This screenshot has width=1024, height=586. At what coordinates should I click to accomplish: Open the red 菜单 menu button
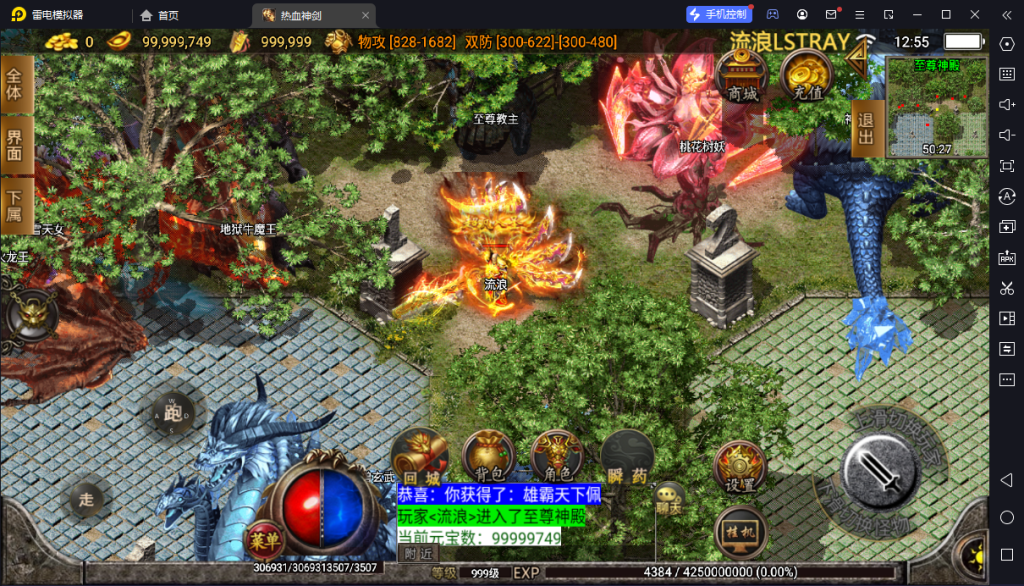[261, 541]
